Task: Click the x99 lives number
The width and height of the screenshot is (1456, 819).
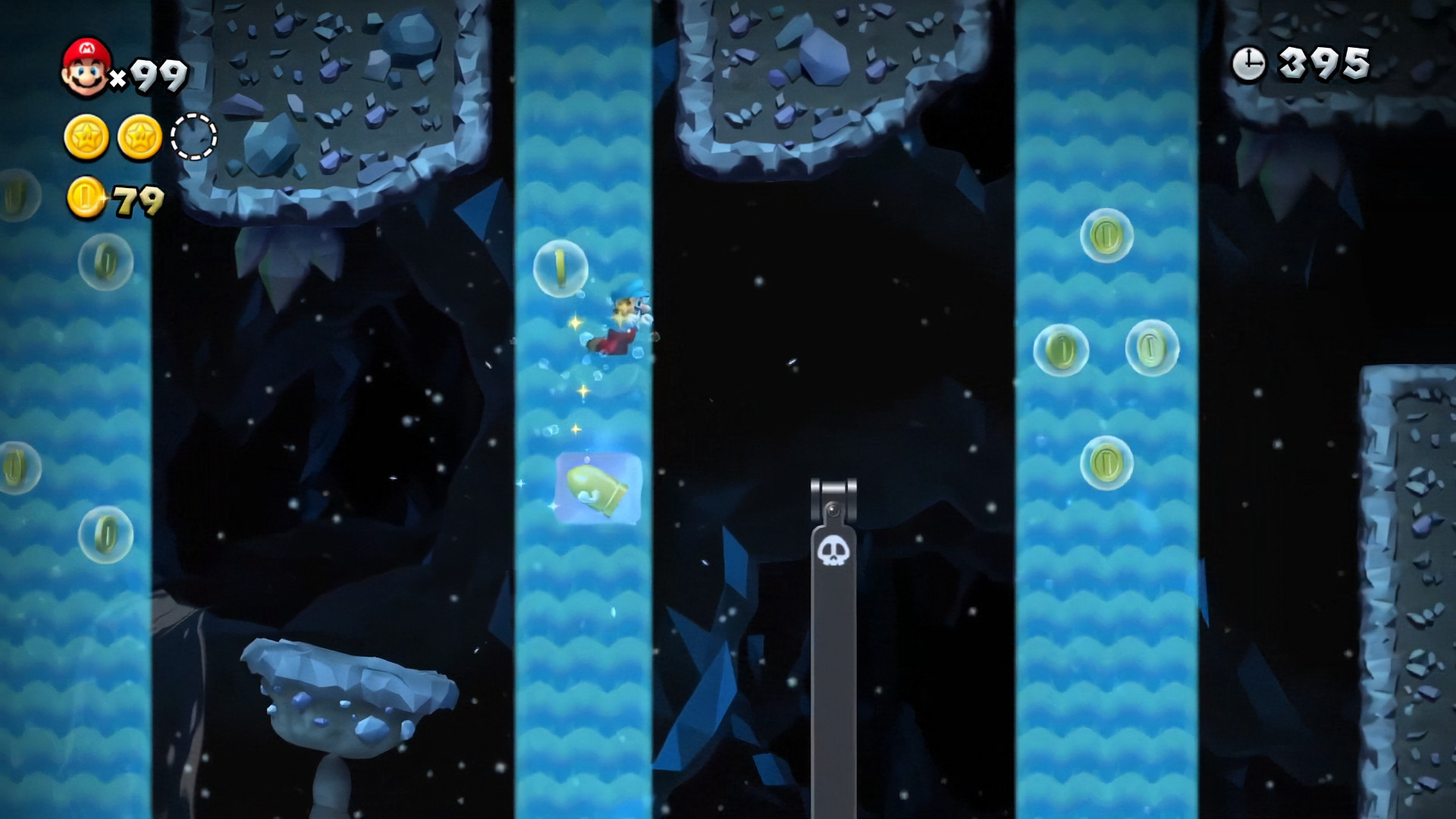Action: coord(152,72)
